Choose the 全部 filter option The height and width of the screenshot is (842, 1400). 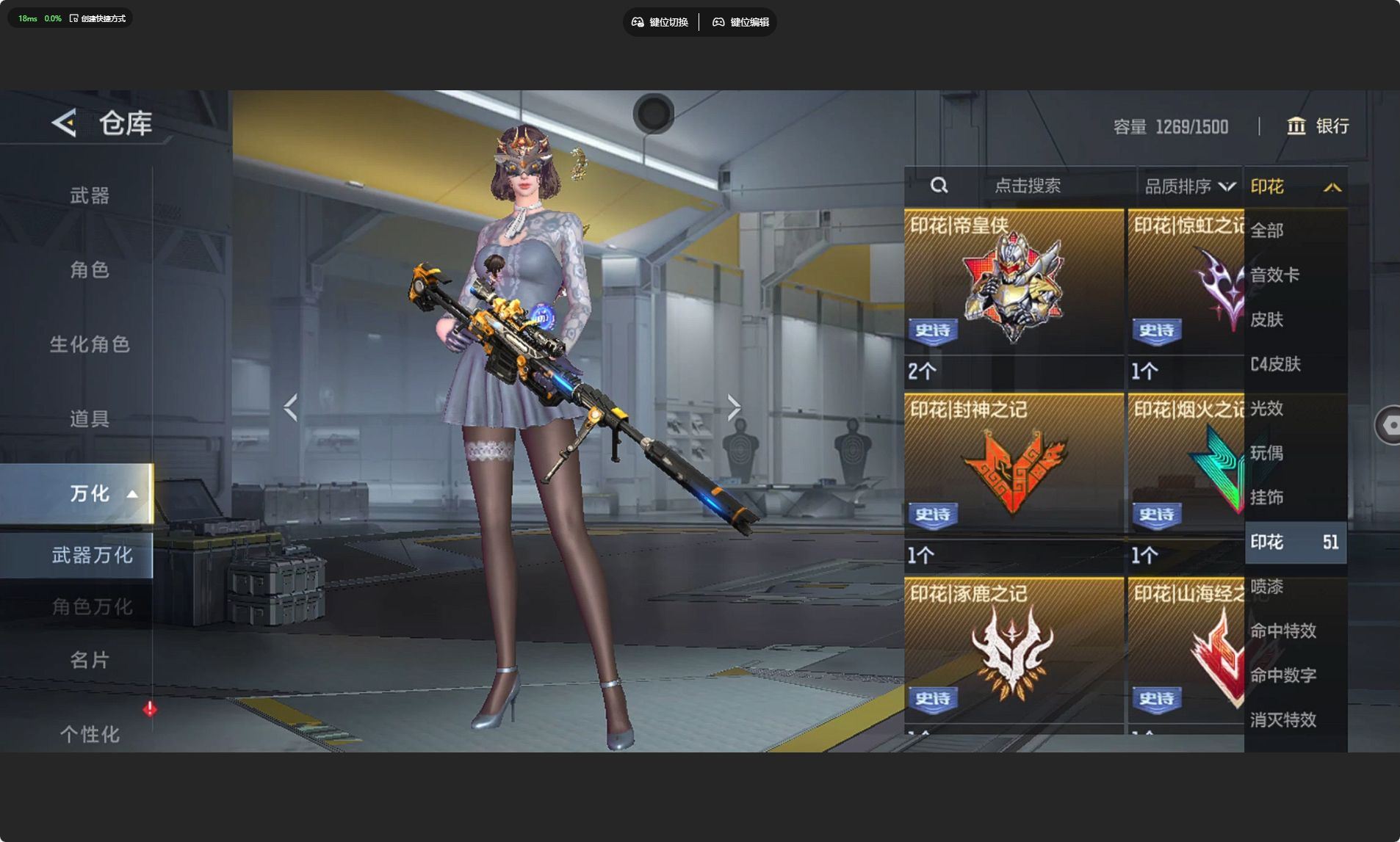tap(1267, 231)
